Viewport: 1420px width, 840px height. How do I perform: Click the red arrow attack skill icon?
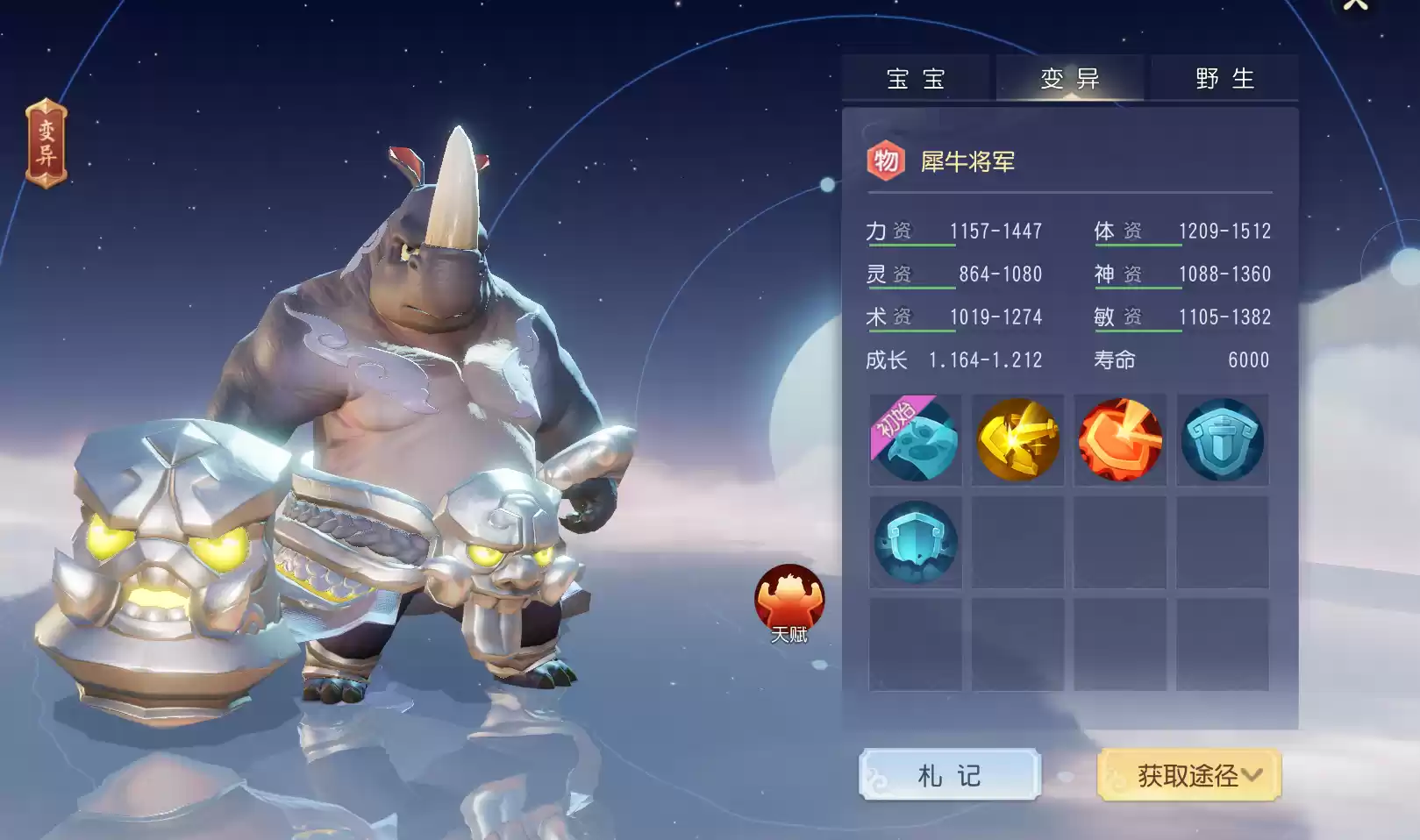[x=1120, y=440]
